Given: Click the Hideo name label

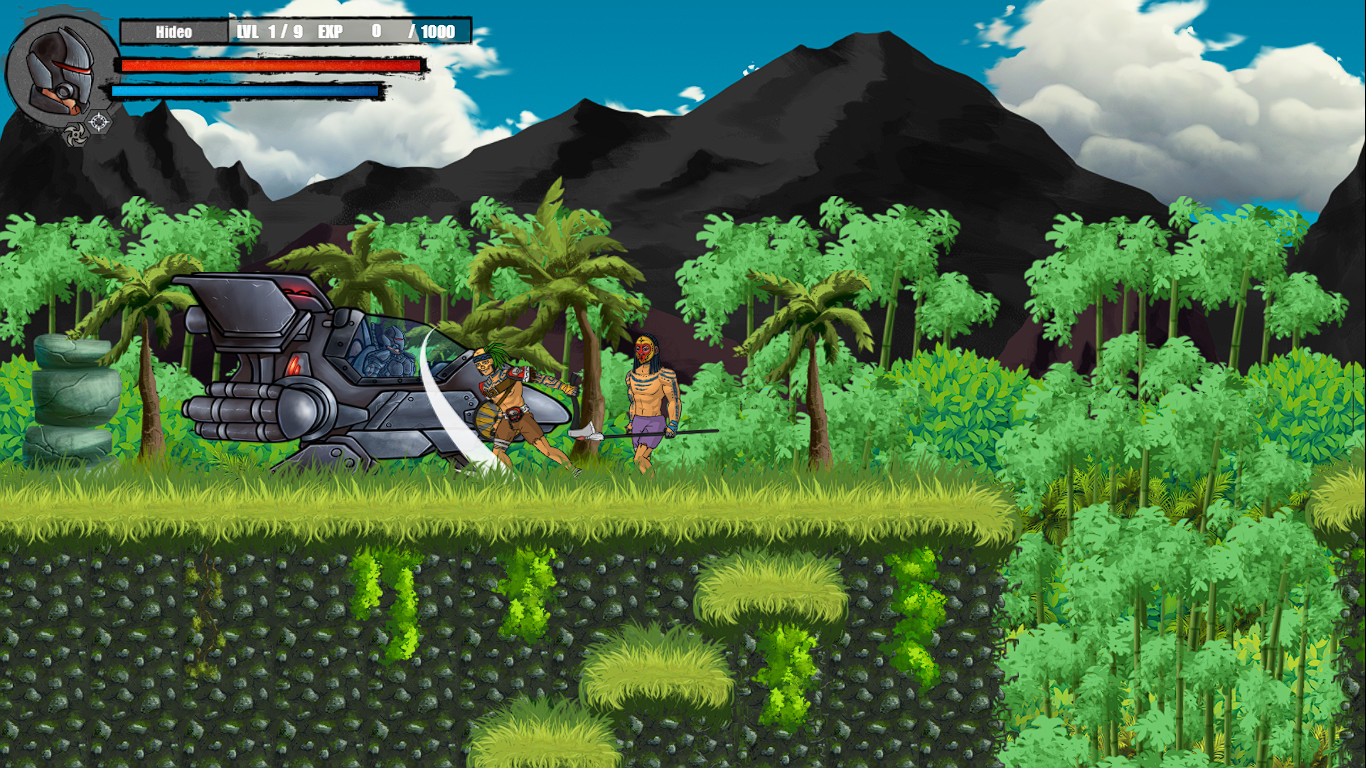Looking at the screenshot, I should [x=175, y=31].
